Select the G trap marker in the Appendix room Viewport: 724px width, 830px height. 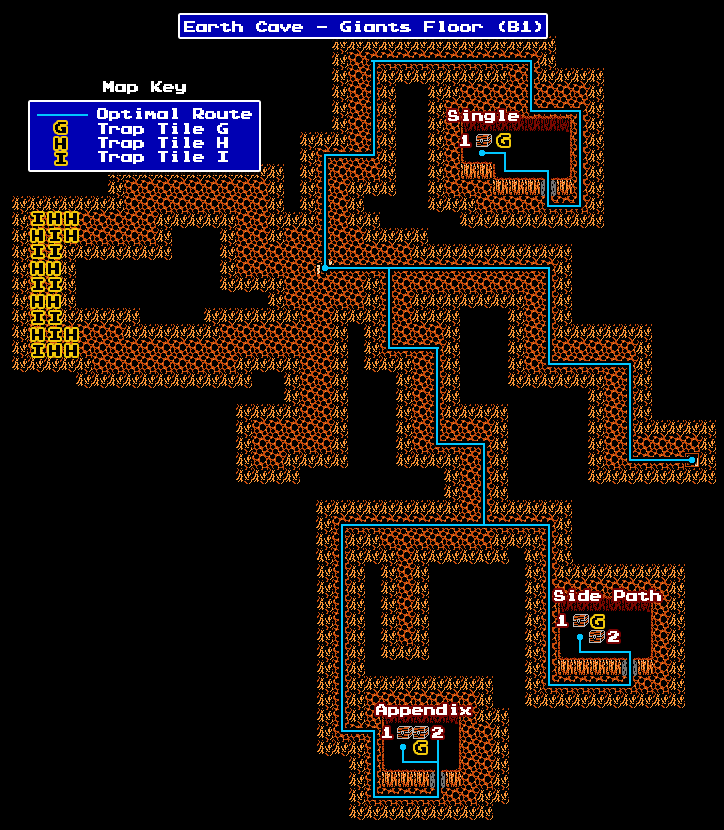click(421, 748)
